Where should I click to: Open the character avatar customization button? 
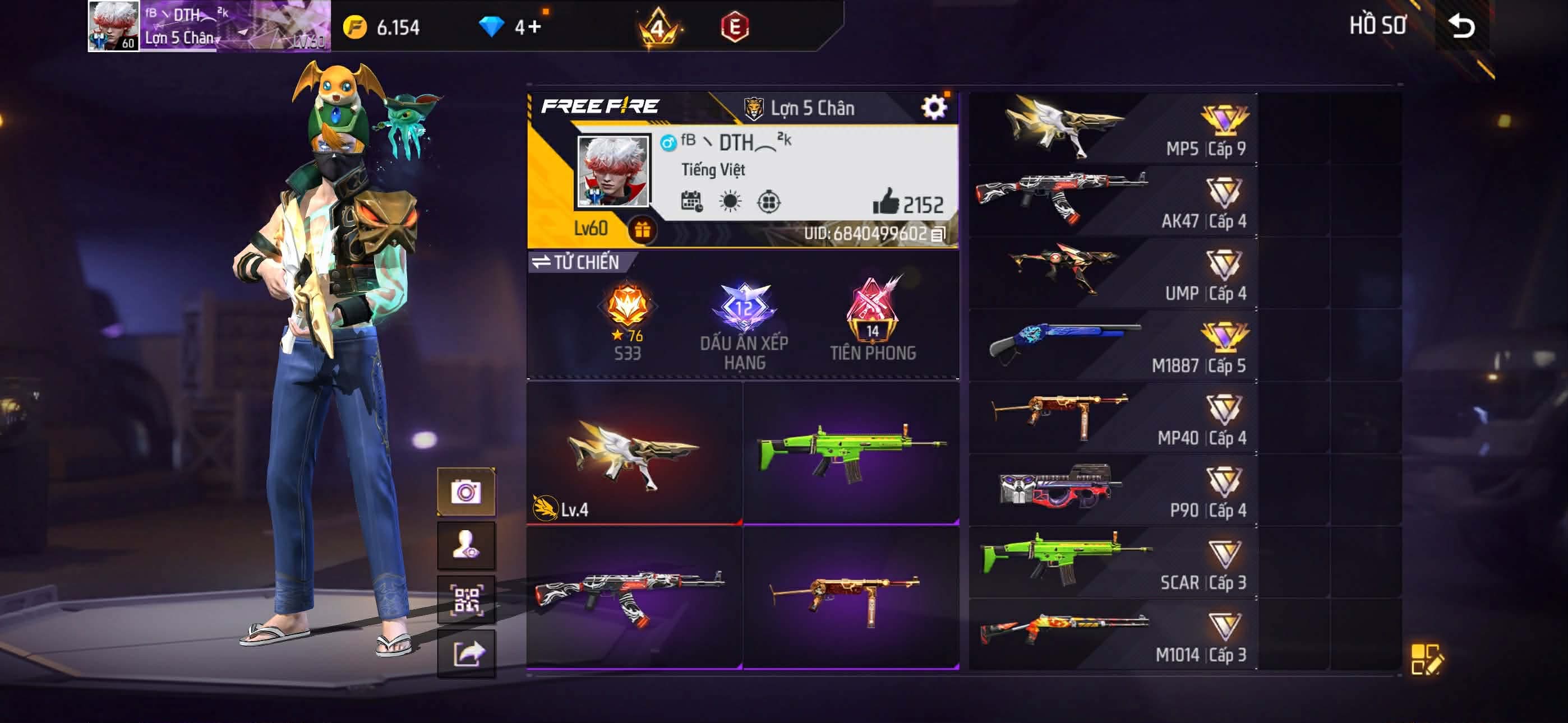pyautogui.click(x=466, y=545)
